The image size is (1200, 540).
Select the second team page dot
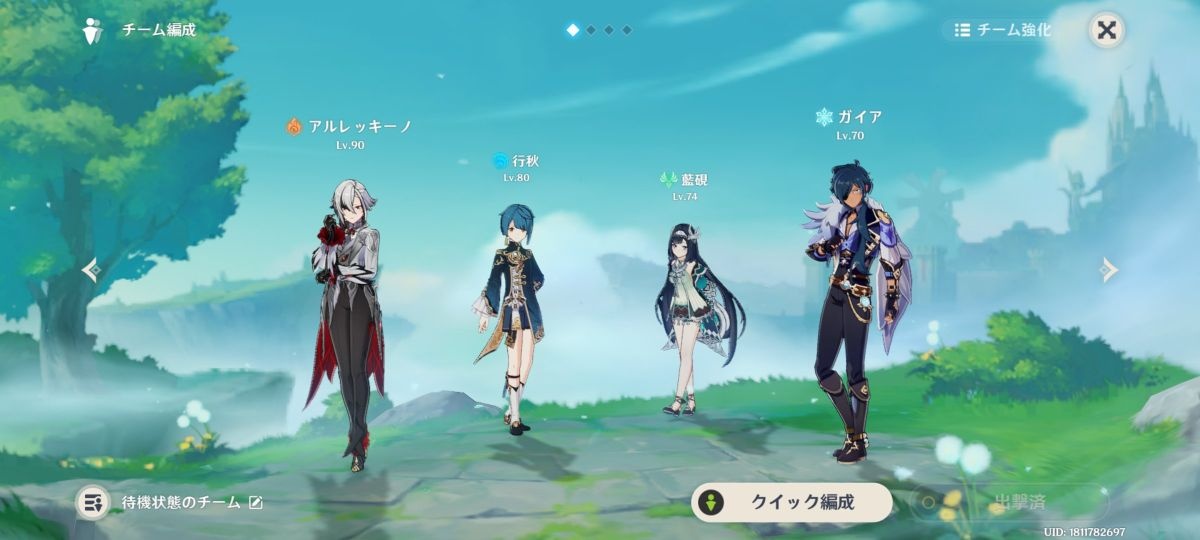[591, 30]
